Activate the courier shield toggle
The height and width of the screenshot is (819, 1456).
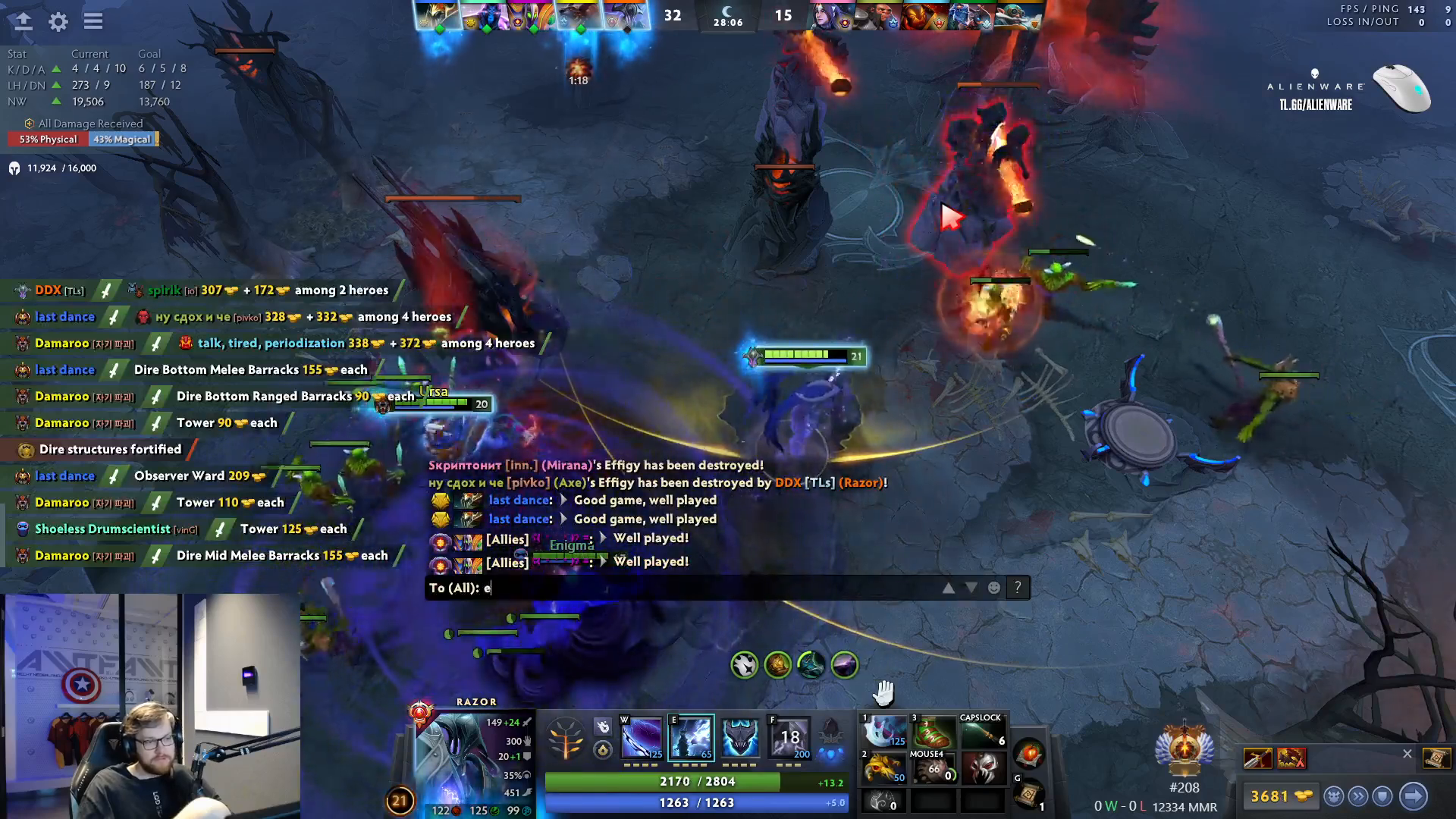tap(1382, 795)
